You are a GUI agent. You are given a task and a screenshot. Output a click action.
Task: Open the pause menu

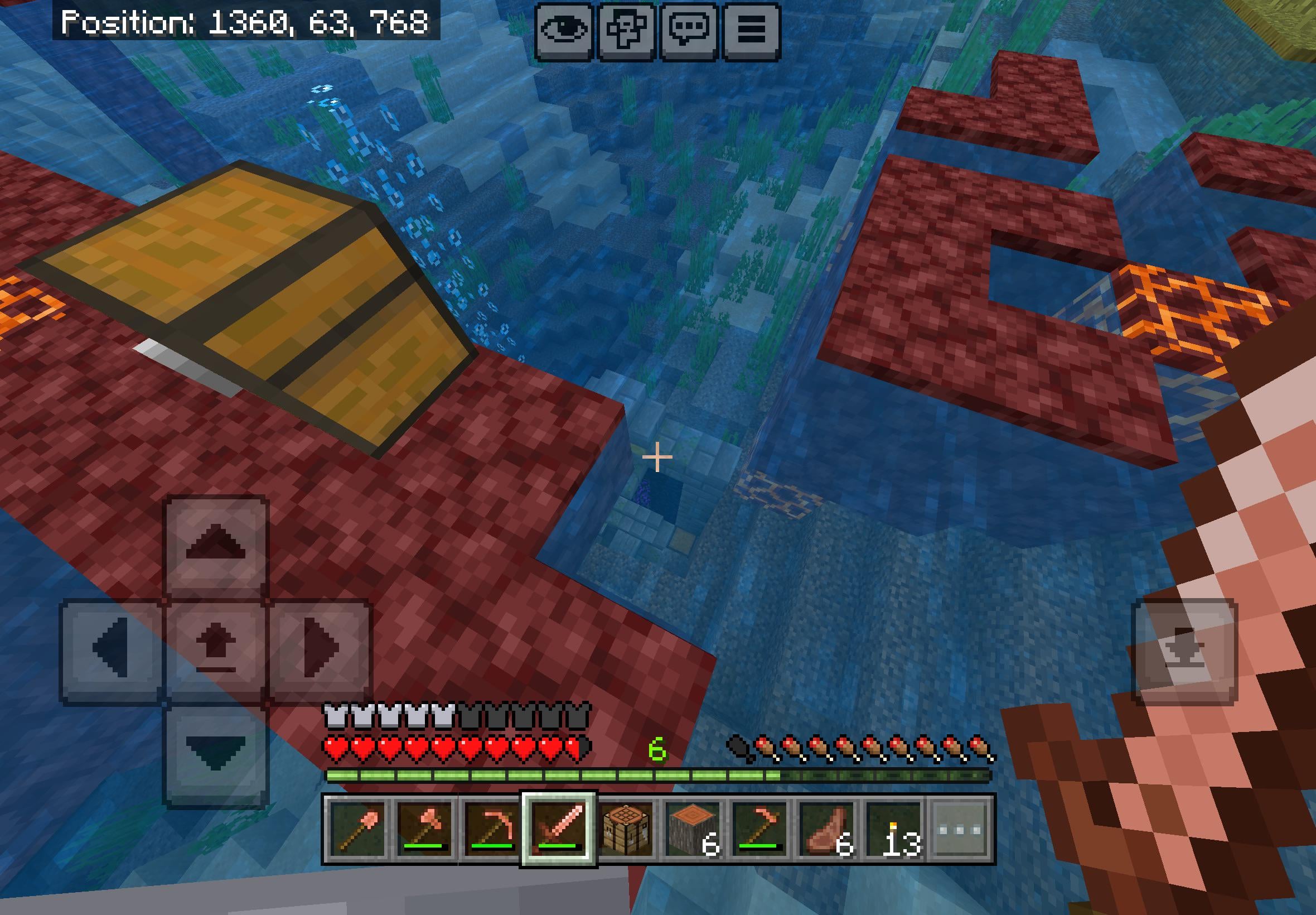[x=751, y=31]
